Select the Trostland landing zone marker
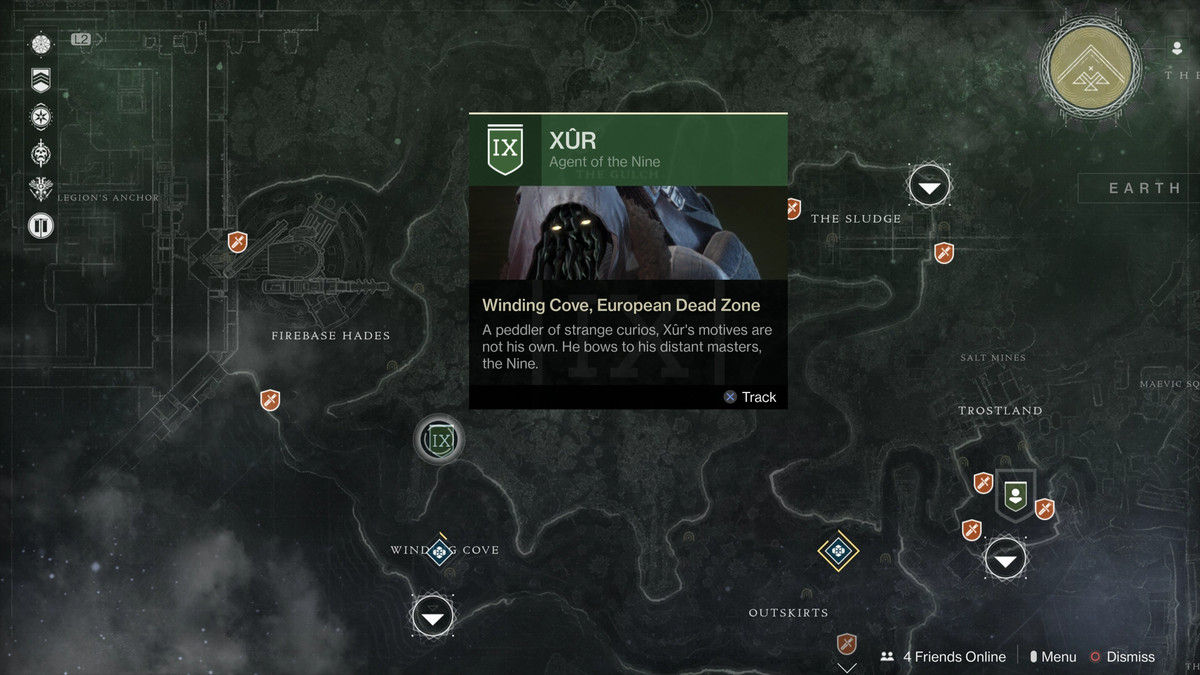Image resolution: width=1200 pixels, height=675 pixels. (1005, 559)
